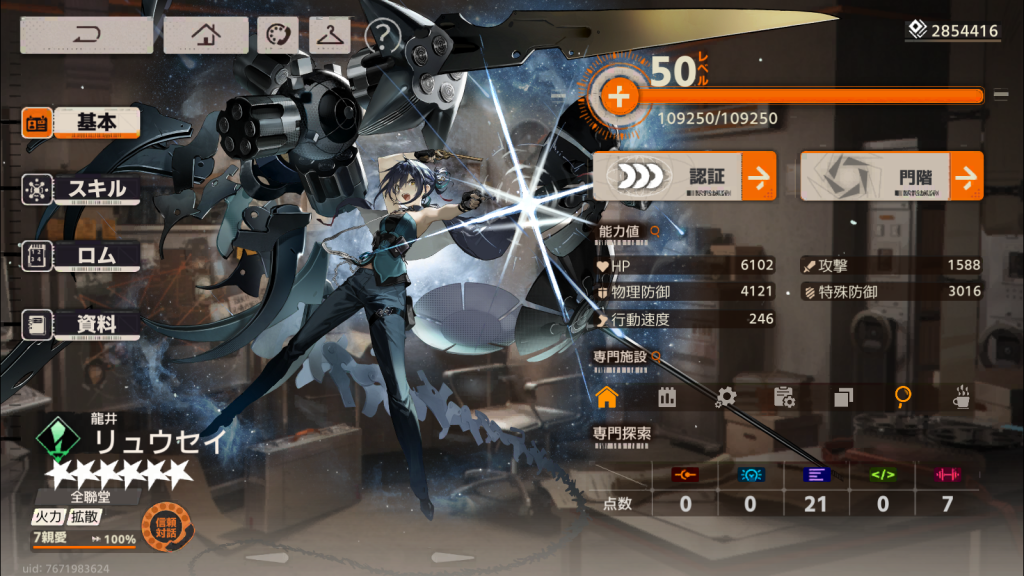Open the 認証 upgrade panel
The height and width of the screenshot is (576, 1024).
(685, 177)
